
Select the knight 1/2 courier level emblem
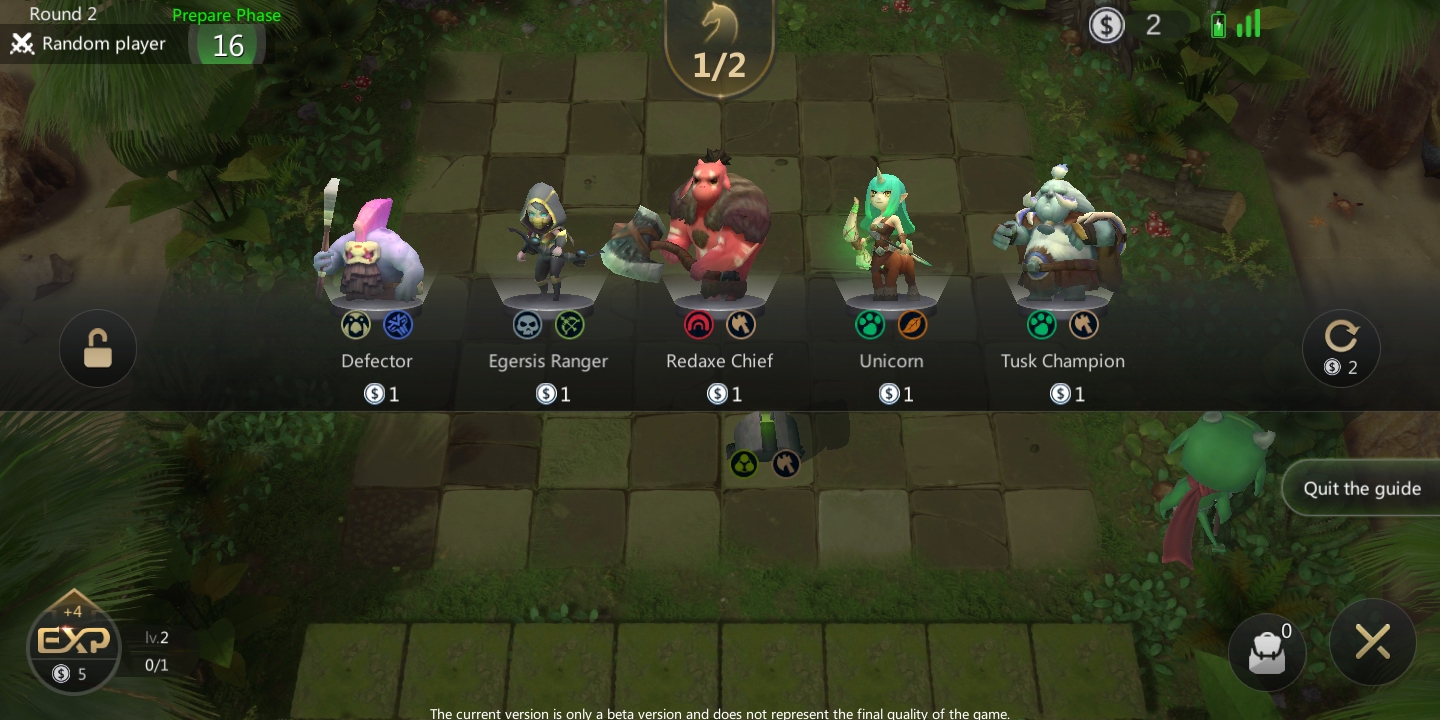coord(719,45)
